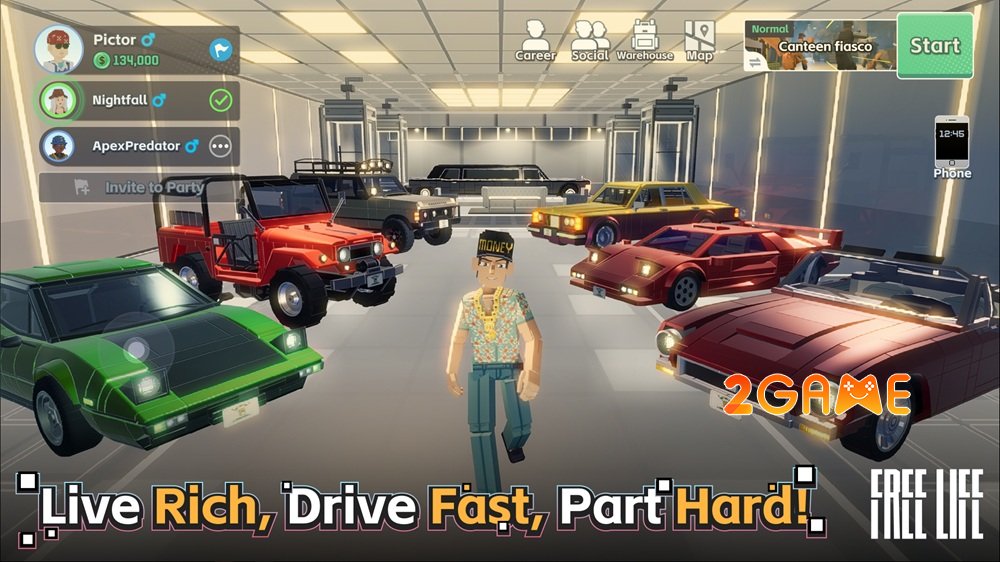Open the Social menu
This screenshot has width=1000, height=562.
(x=590, y=41)
